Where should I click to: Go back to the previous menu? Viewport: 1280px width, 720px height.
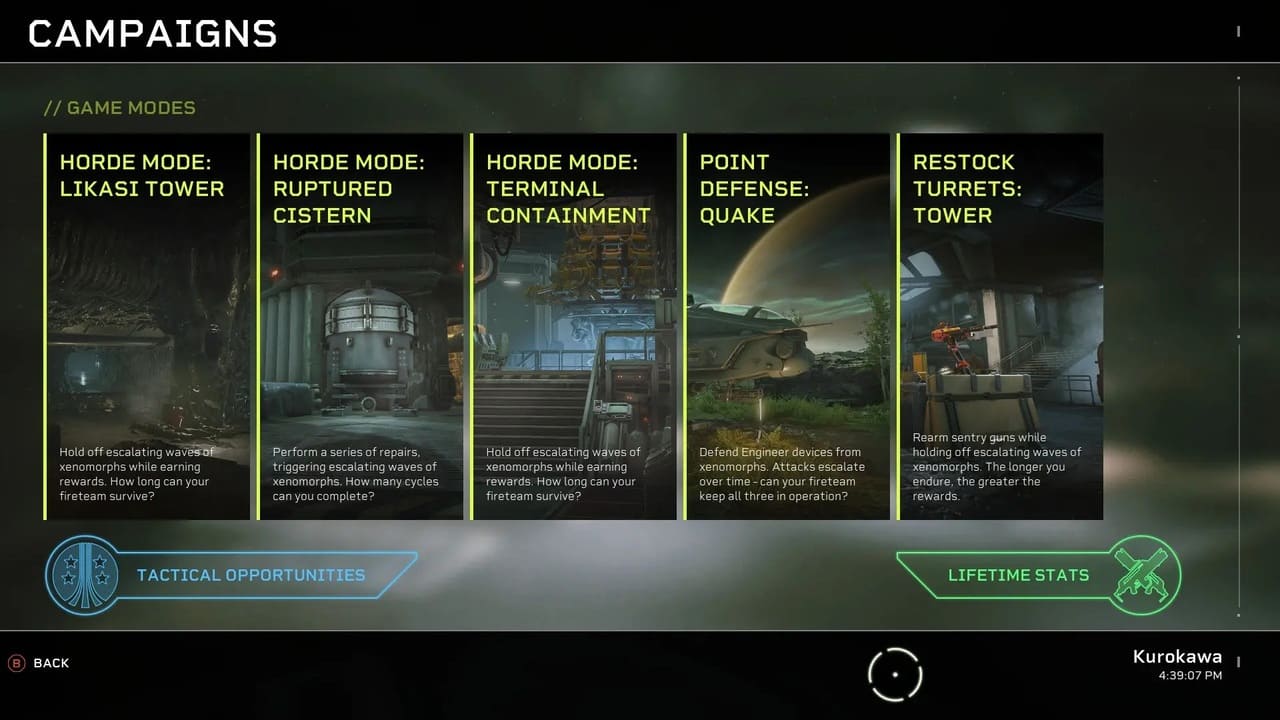(40, 663)
